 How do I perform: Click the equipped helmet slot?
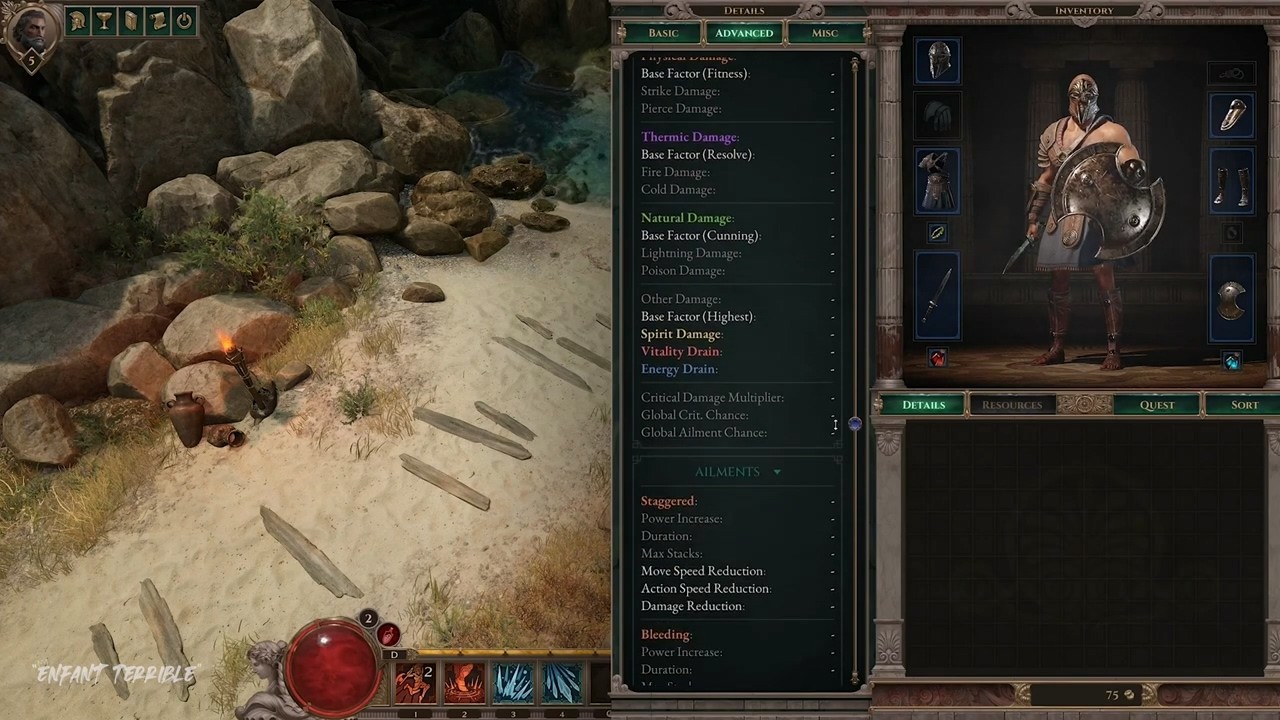click(937, 61)
